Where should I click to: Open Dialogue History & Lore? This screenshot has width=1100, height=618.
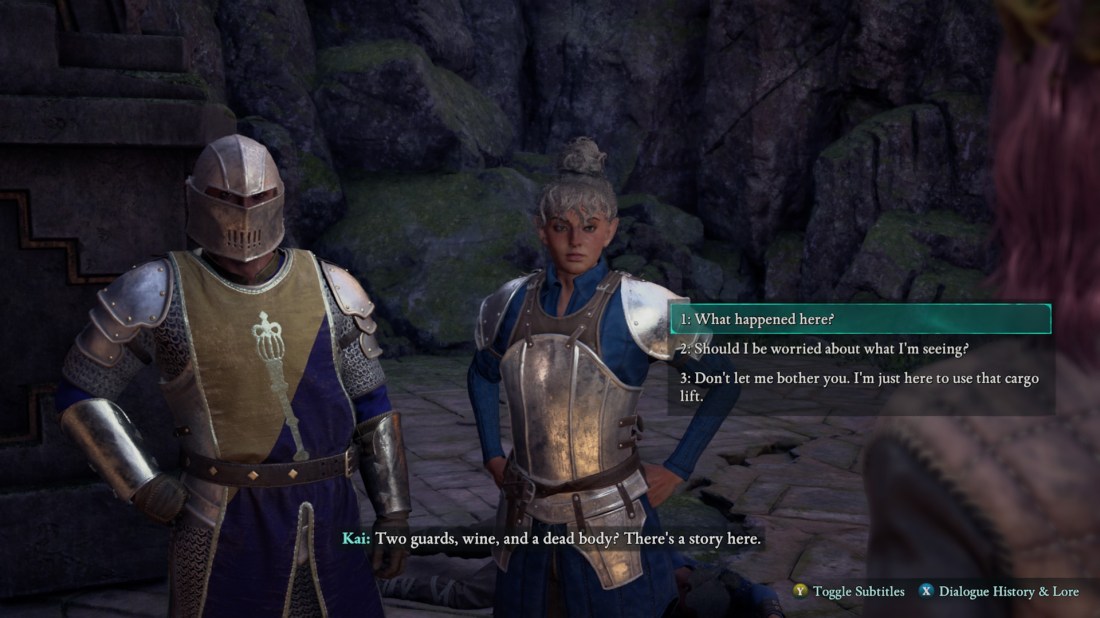1008,592
